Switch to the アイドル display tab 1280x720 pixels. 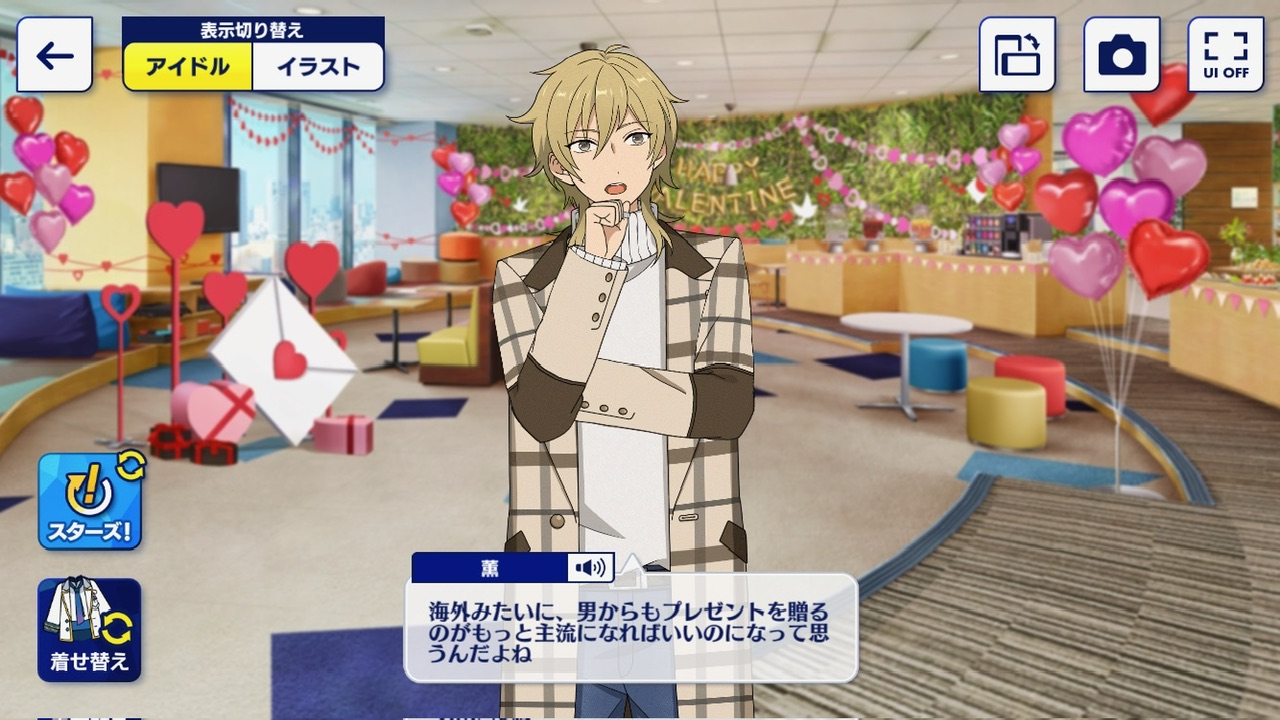(188, 67)
